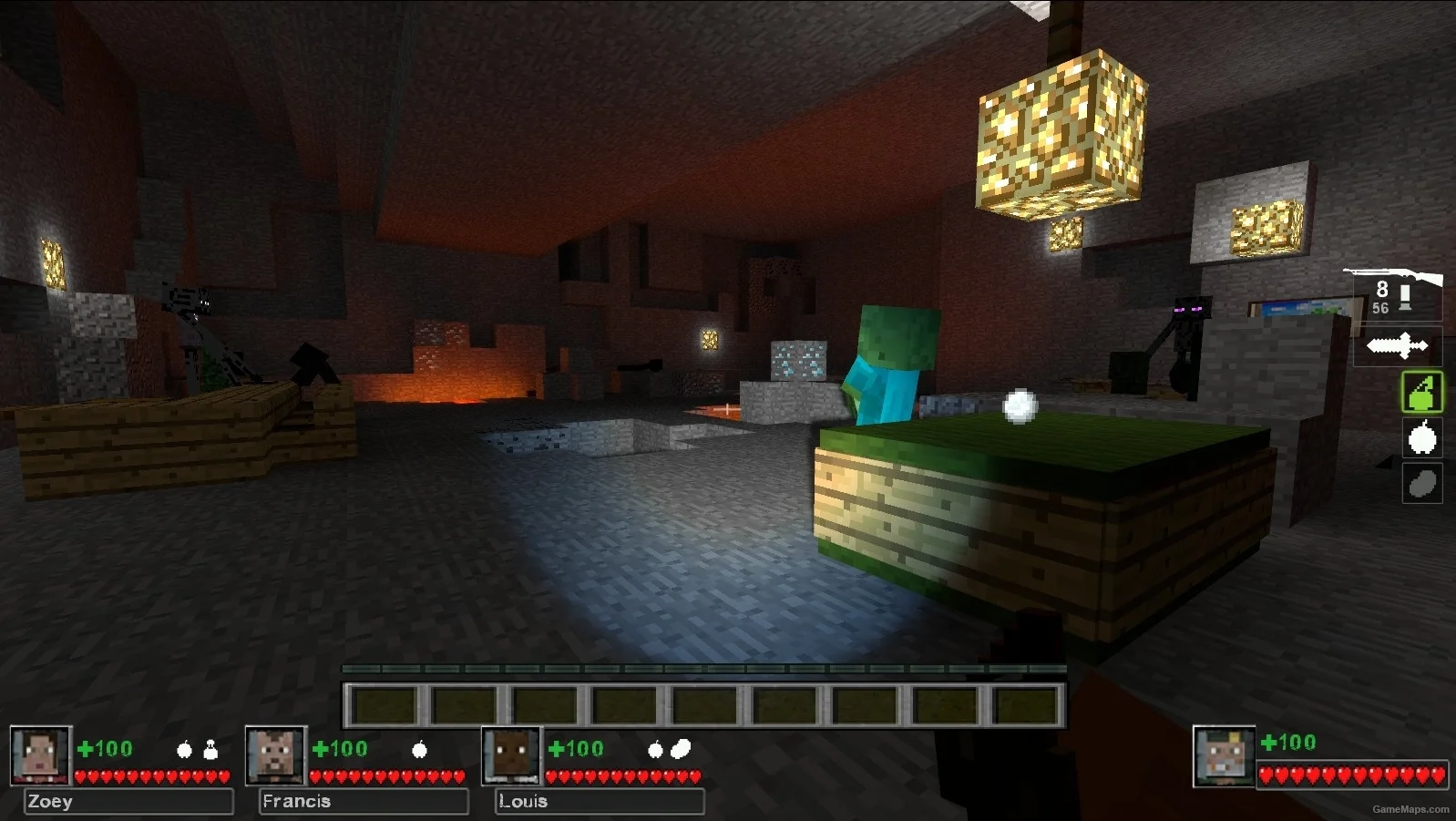Image resolution: width=1456 pixels, height=821 pixels.
Task: Click your own survivor portrait
Action: (x=1224, y=756)
